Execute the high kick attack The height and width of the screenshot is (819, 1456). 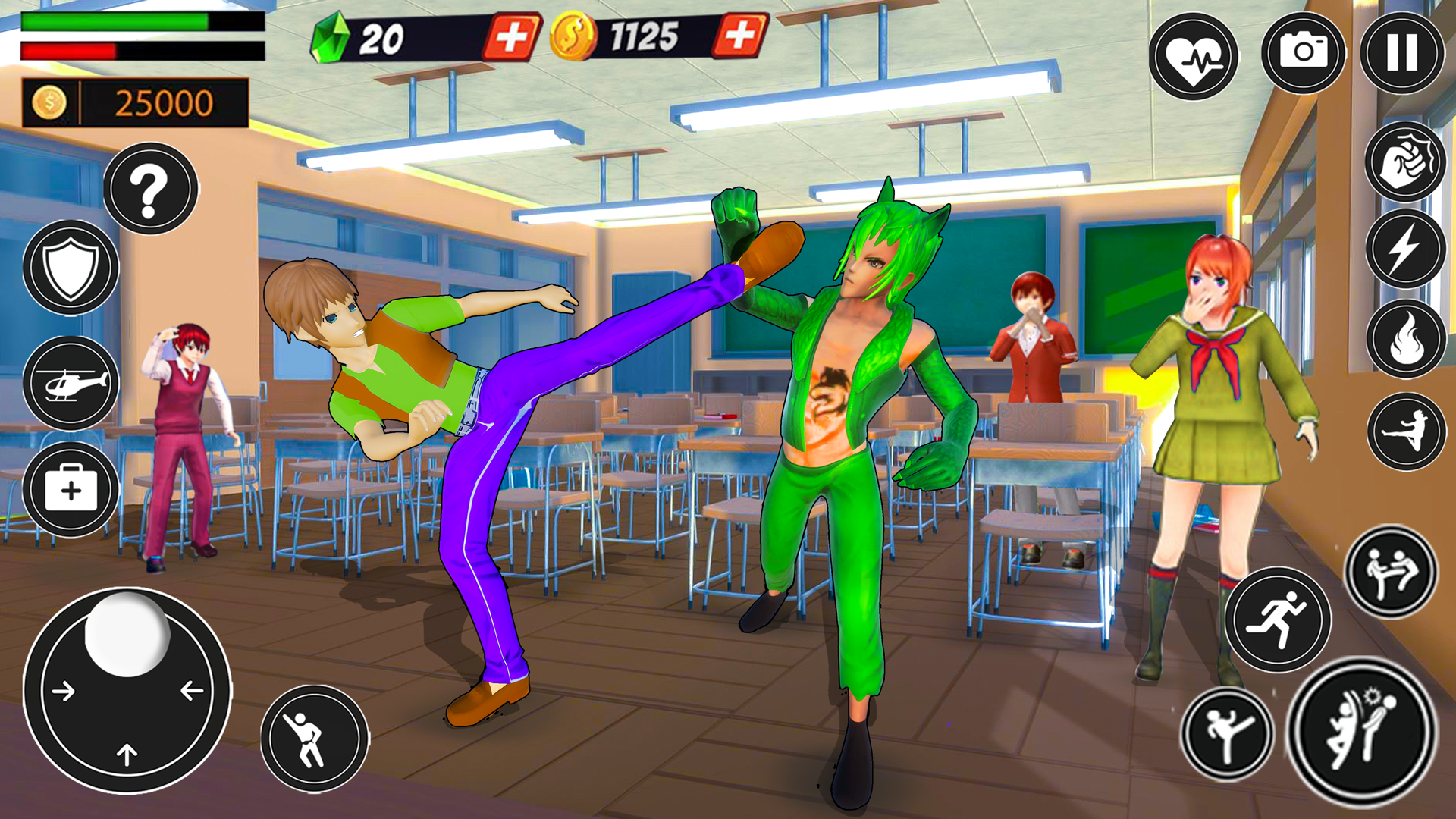(1226, 734)
